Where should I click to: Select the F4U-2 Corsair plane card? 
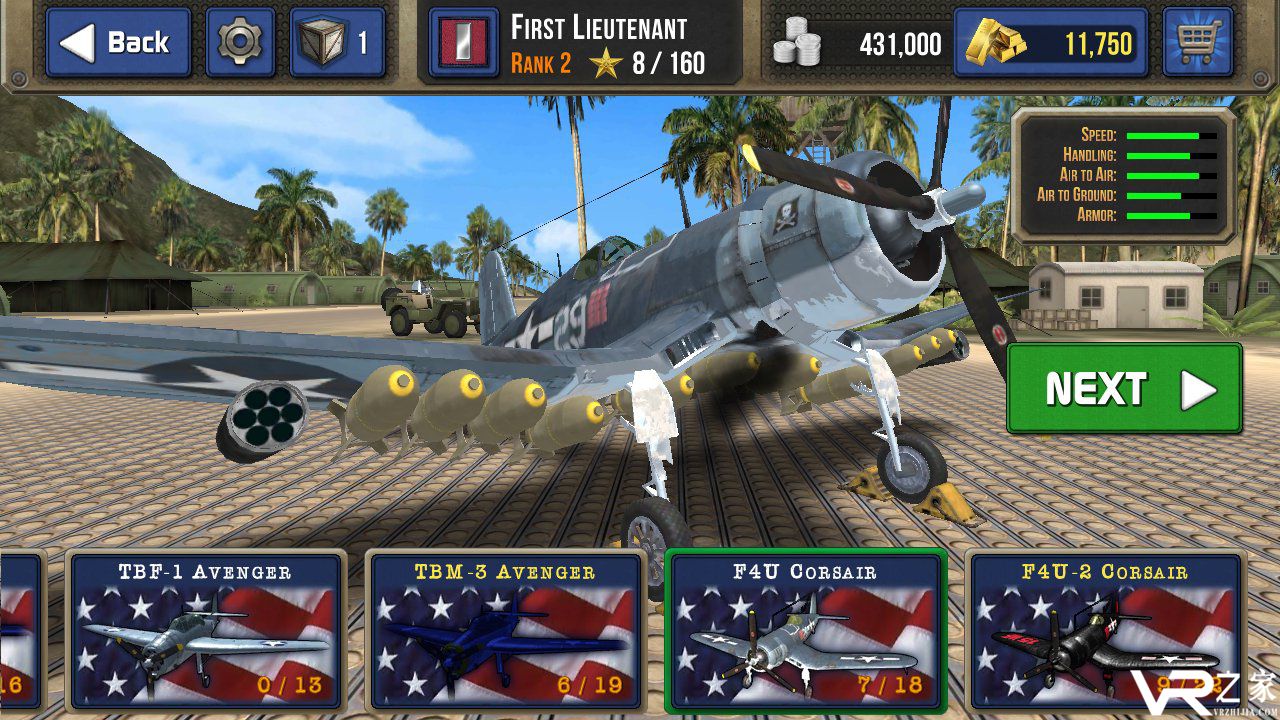1105,630
